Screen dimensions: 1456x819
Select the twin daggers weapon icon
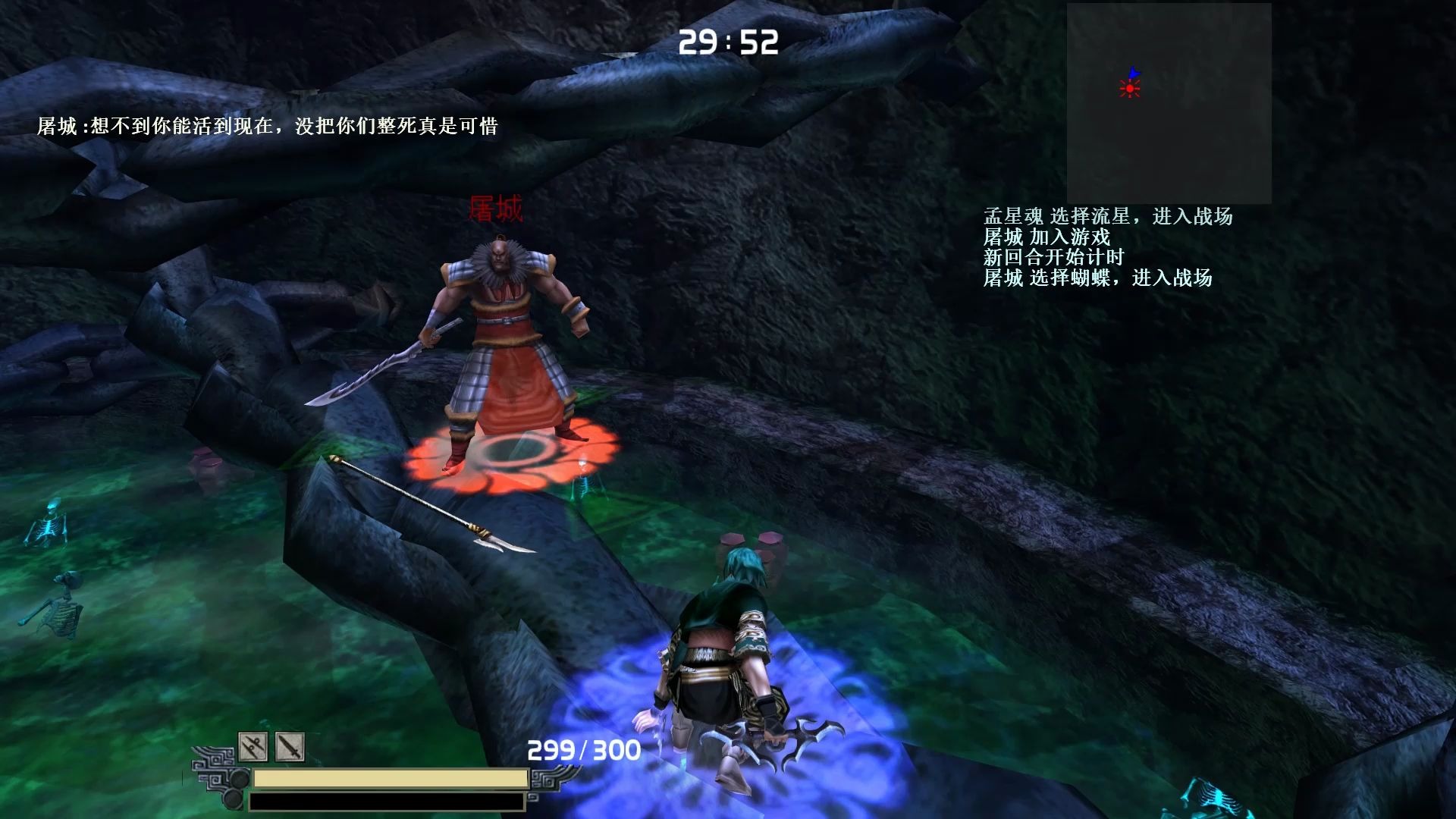253,747
